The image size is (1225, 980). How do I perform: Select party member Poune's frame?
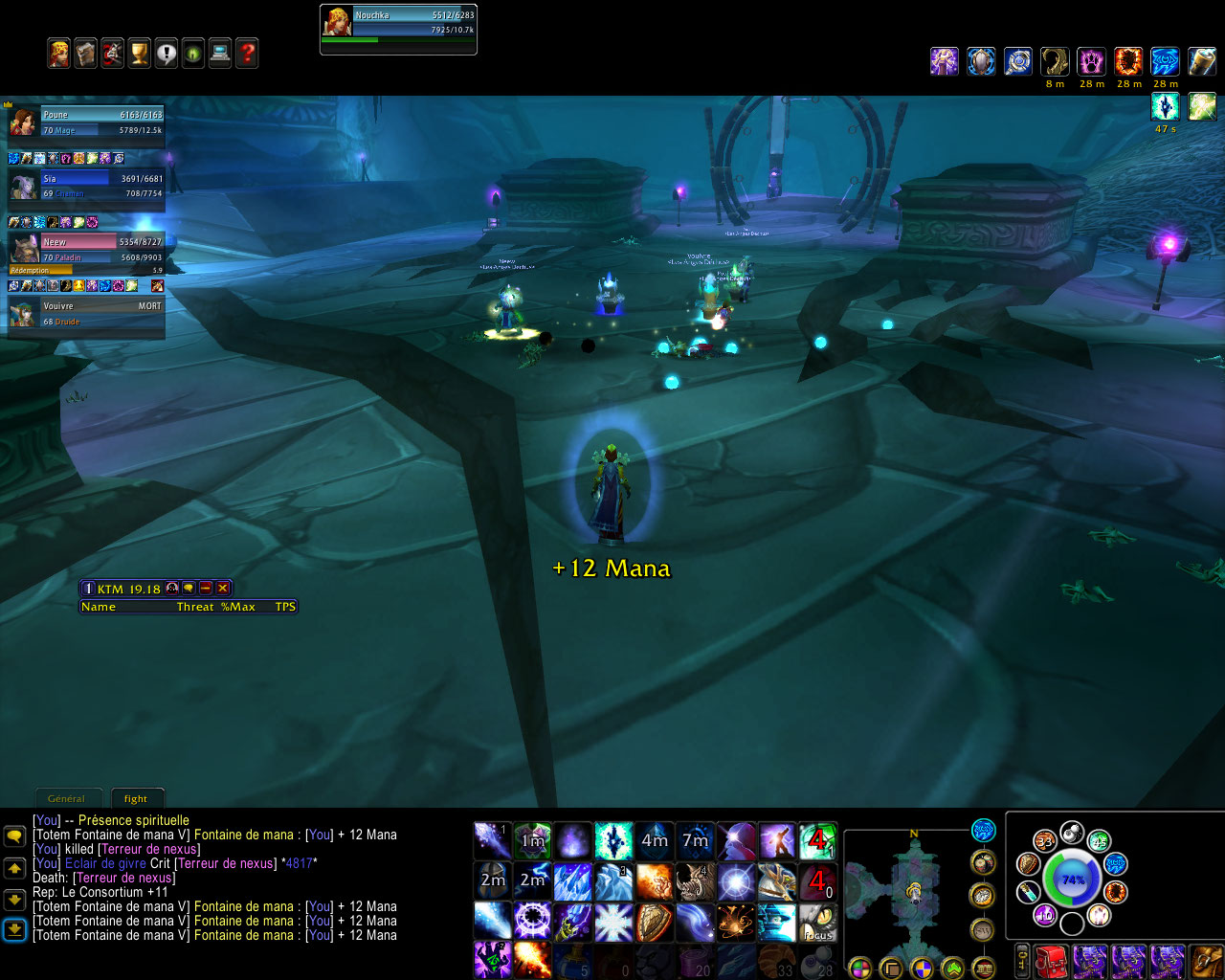click(x=88, y=122)
